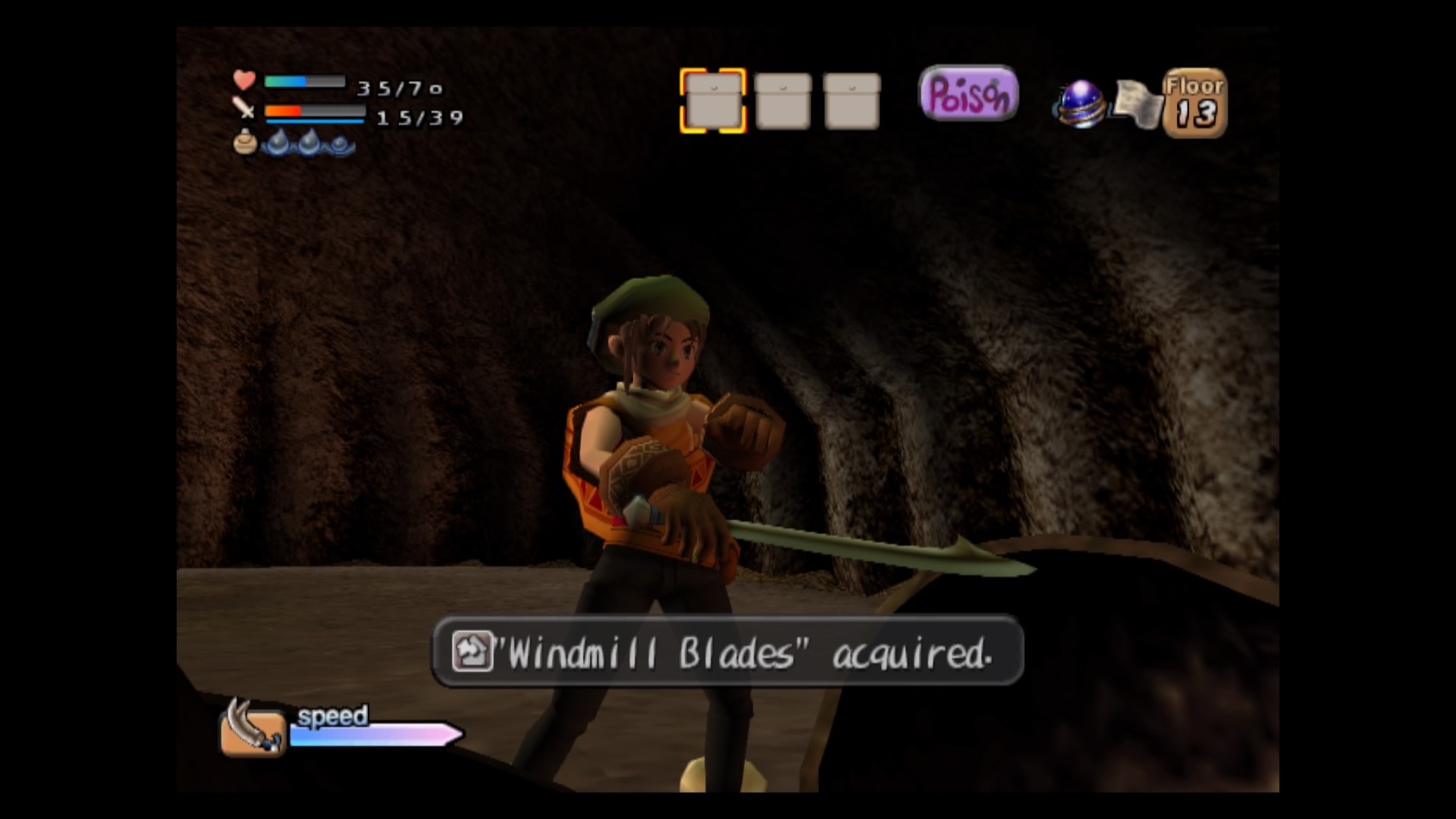1456x819 pixels.
Task: Switch to the 35/70 health readout
Action: [x=400, y=87]
